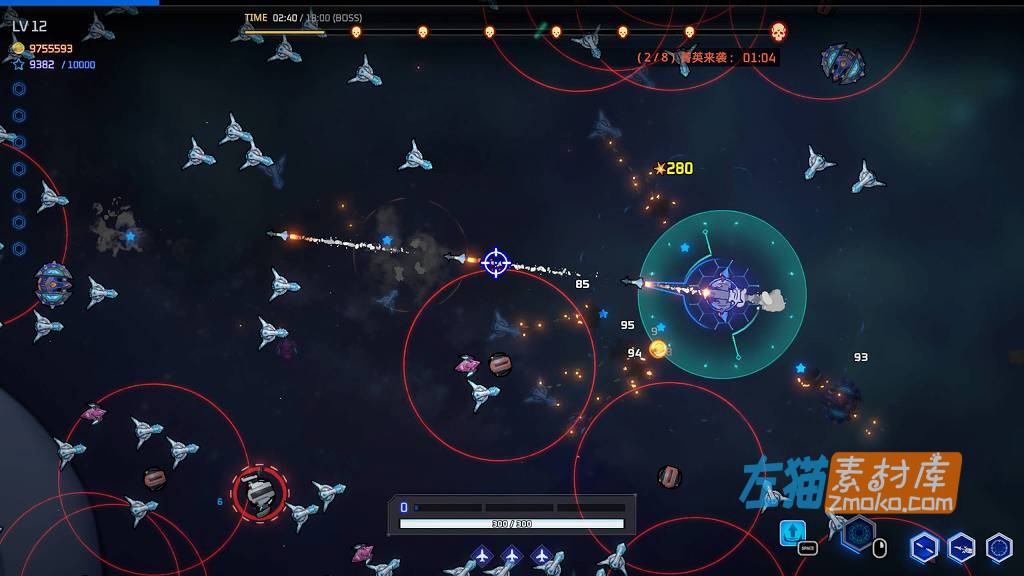The image size is (1024, 576).
Task: Select the drone ship weapon icon
Action: pos(961,547)
